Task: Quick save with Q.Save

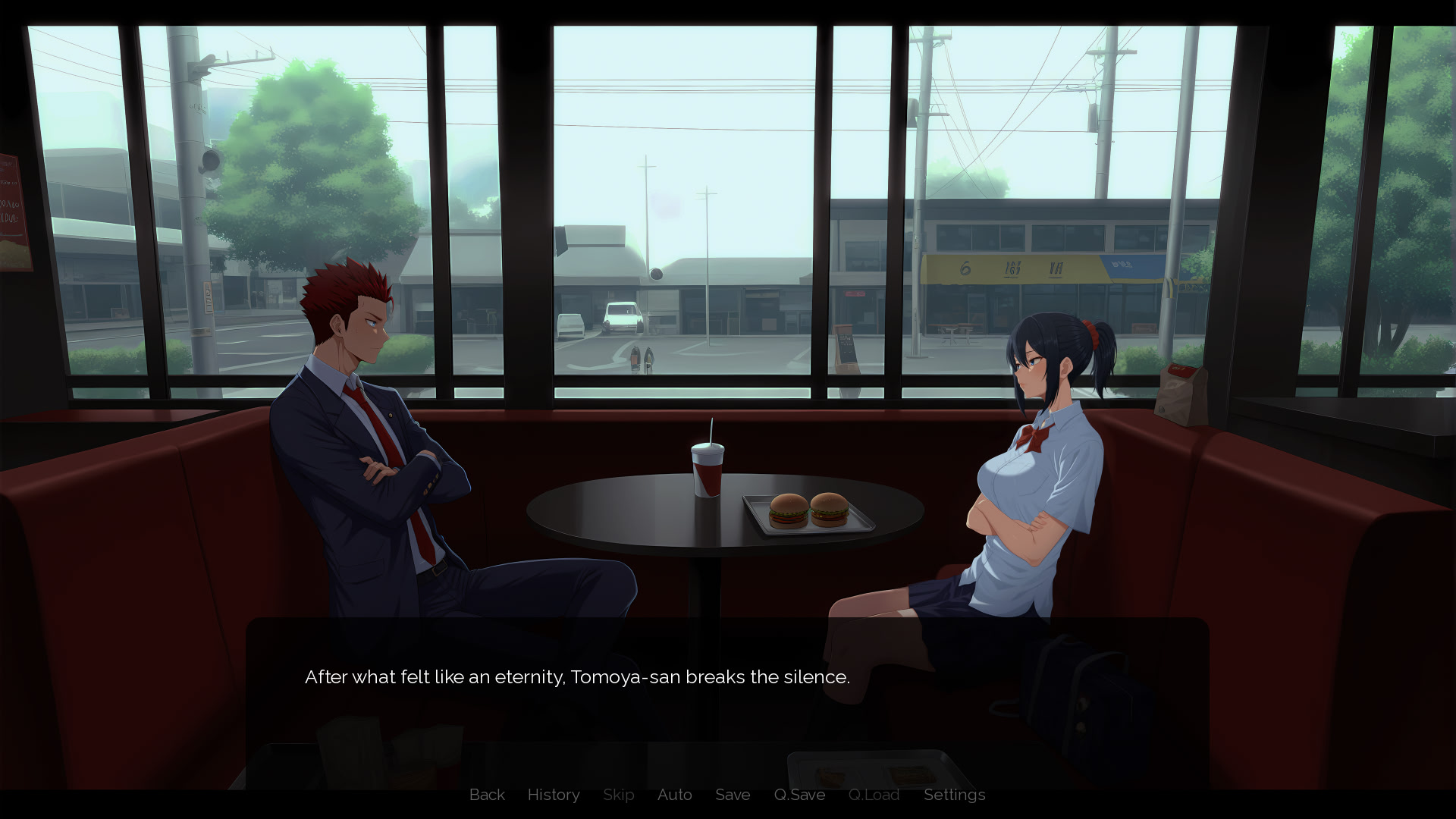Action: point(799,795)
